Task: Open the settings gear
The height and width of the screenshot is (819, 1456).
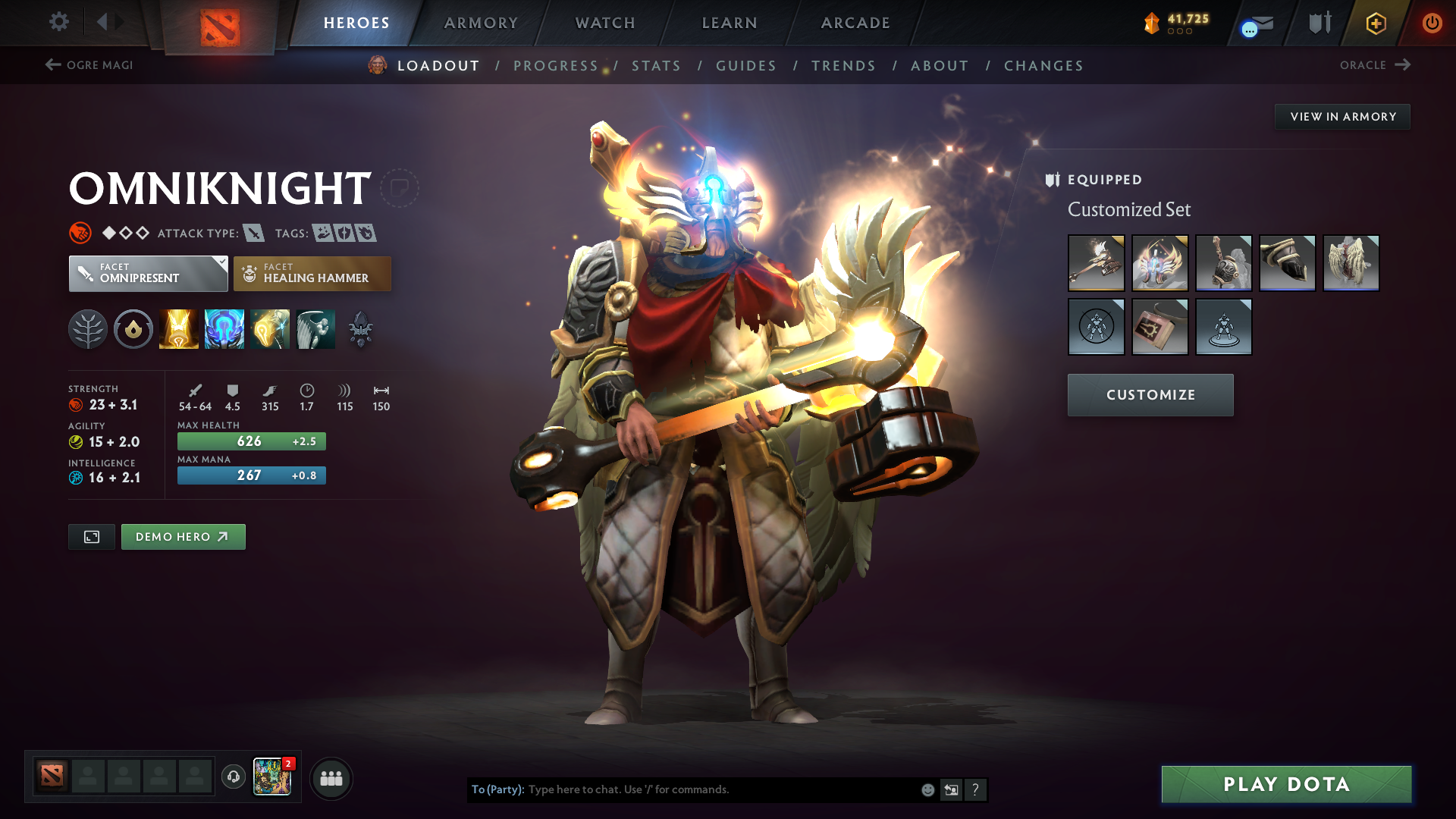Action: [59, 22]
